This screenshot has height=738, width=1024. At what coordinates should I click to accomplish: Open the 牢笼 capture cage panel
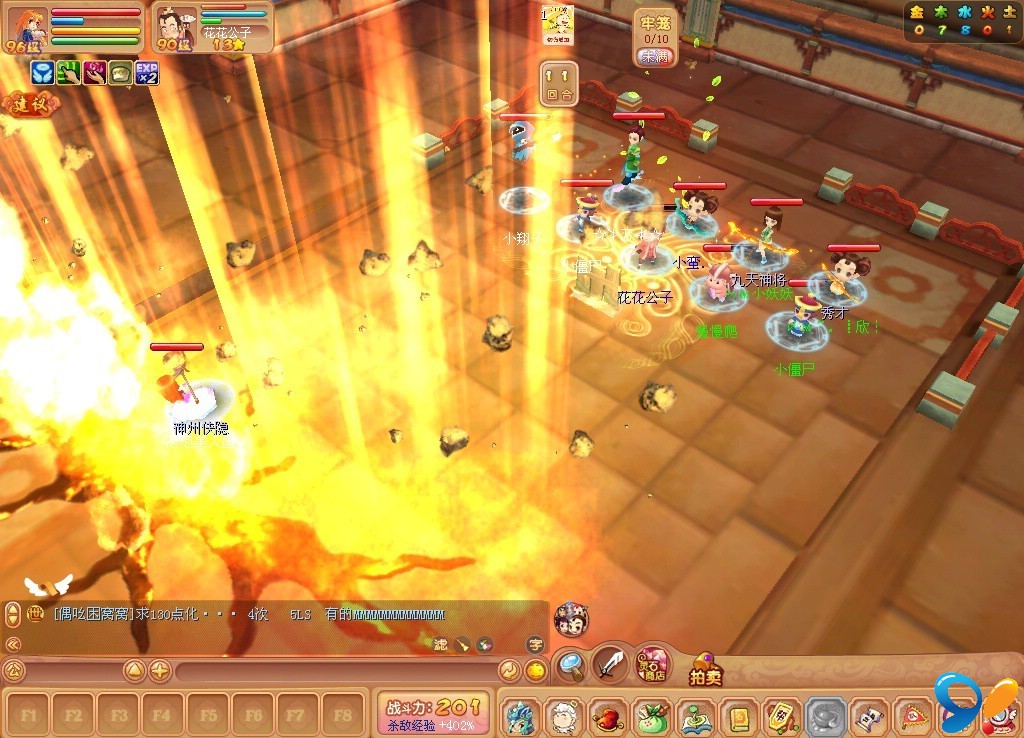(x=654, y=38)
